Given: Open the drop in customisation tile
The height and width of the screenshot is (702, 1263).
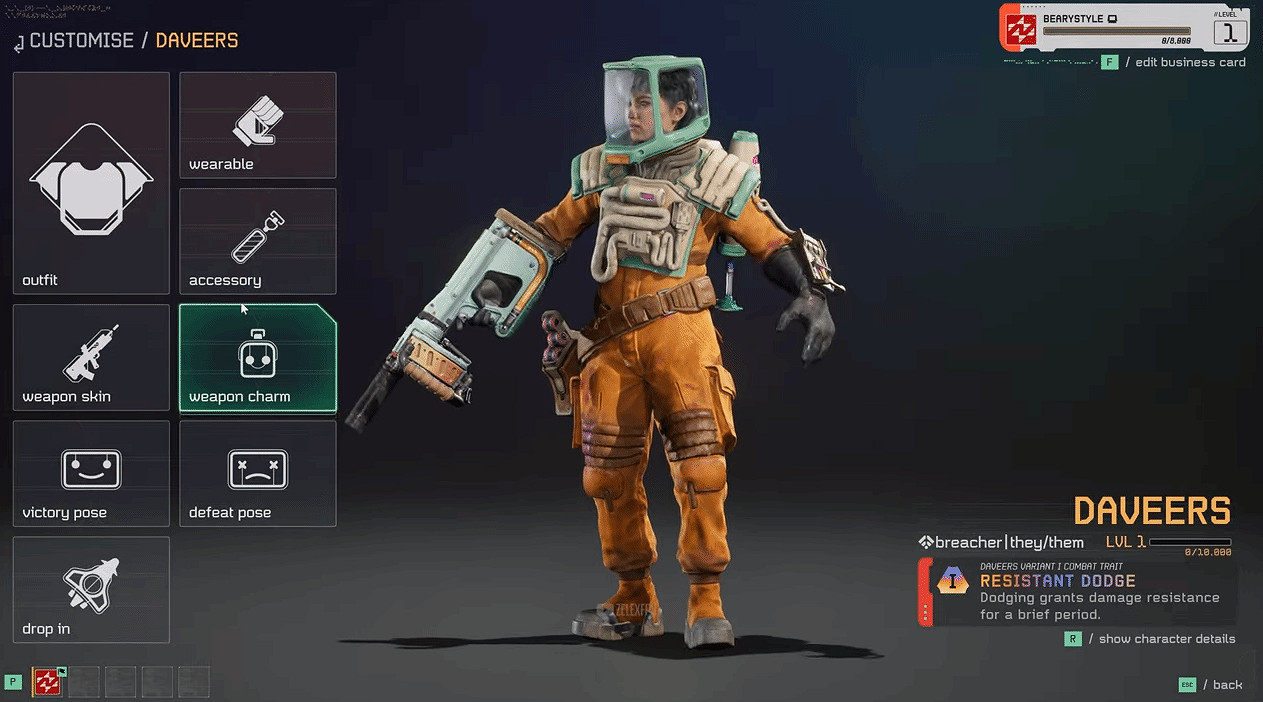Looking at the screenshot, I should [x=91, y=589].
